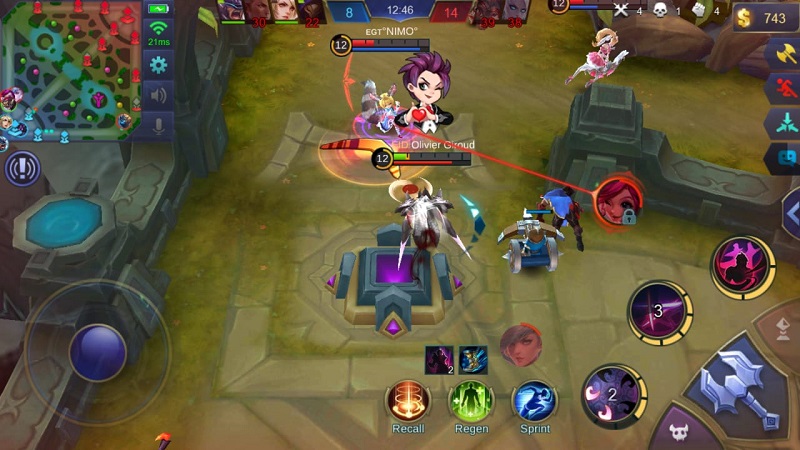Cast the skill showing cooldown 3
This screenshot has width=800, height=450.
659,311
